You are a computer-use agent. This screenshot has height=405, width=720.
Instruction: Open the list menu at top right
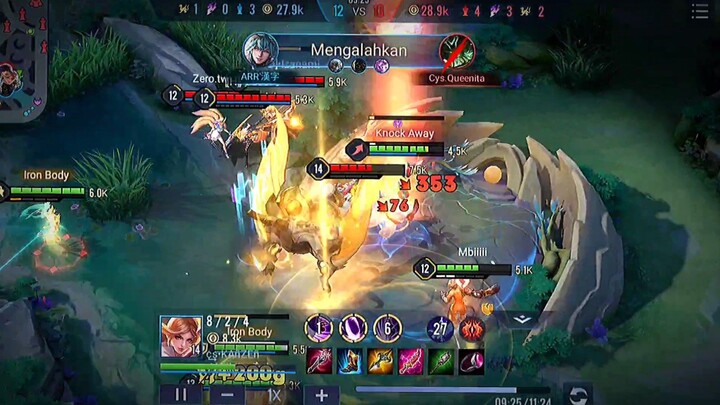point(700,11)
